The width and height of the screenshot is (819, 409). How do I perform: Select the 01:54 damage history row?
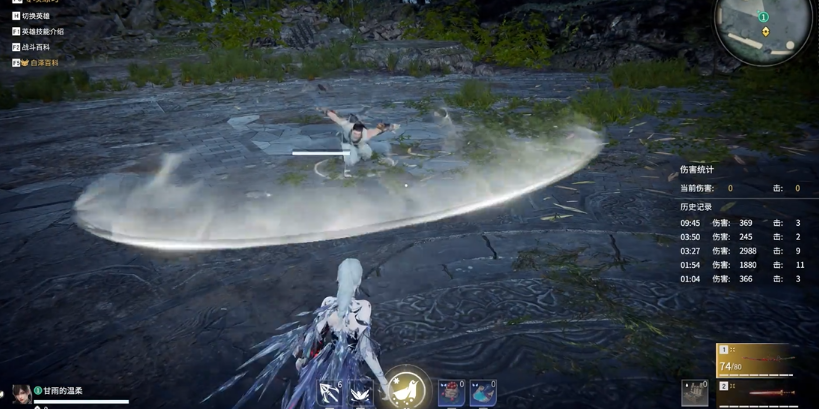(x=743, y=265)
